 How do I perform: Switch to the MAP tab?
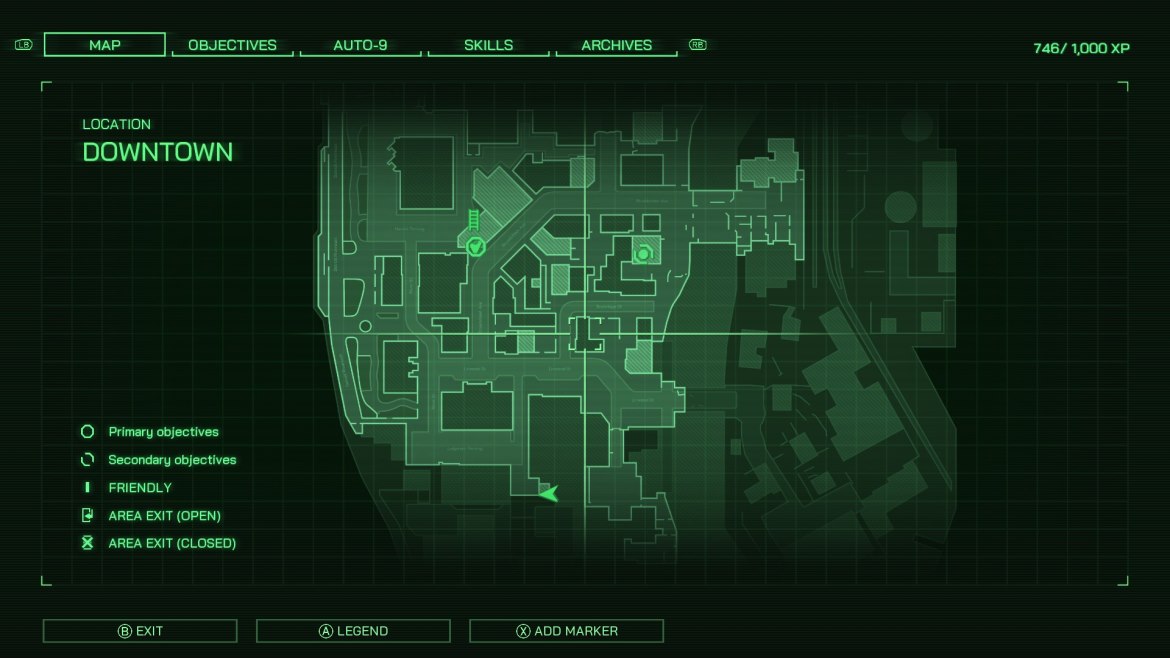tap(105, 45)
